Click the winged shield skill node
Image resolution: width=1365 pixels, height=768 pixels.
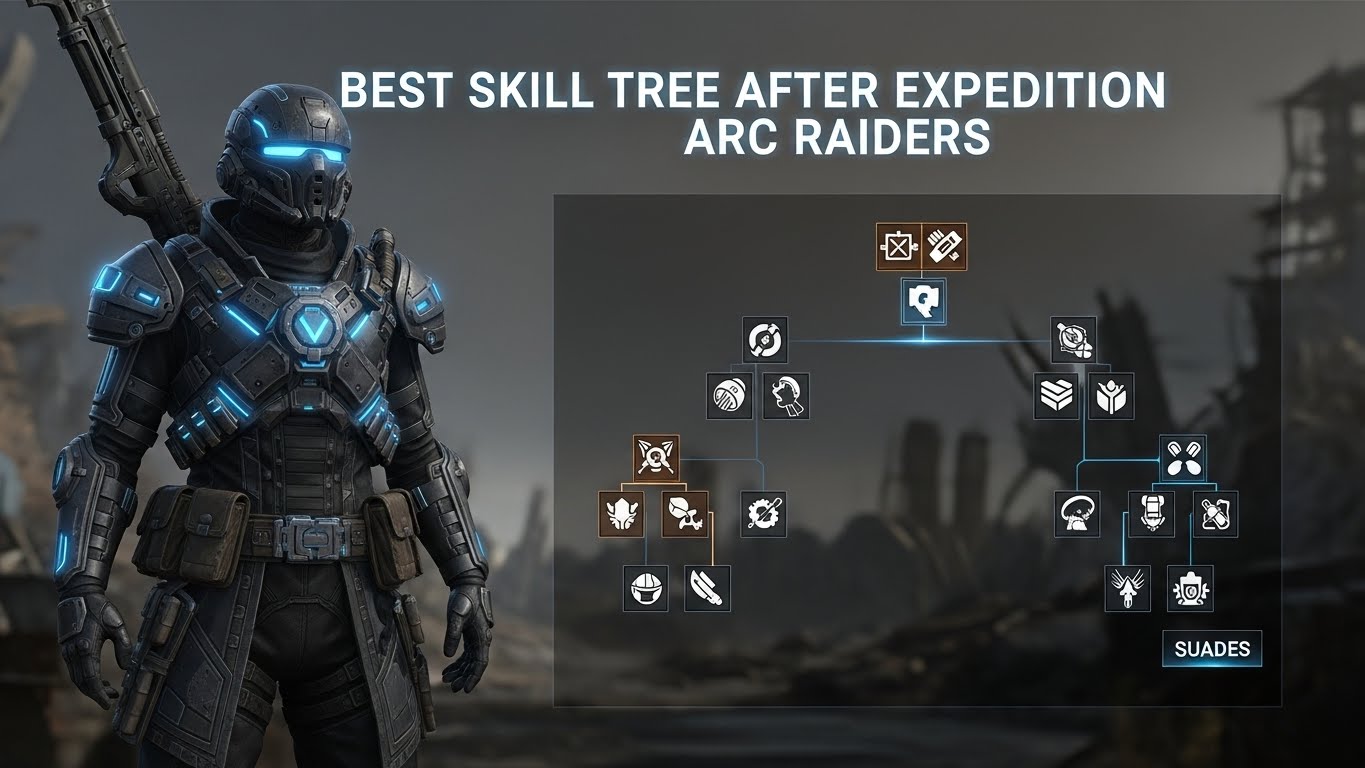point(621,514)
